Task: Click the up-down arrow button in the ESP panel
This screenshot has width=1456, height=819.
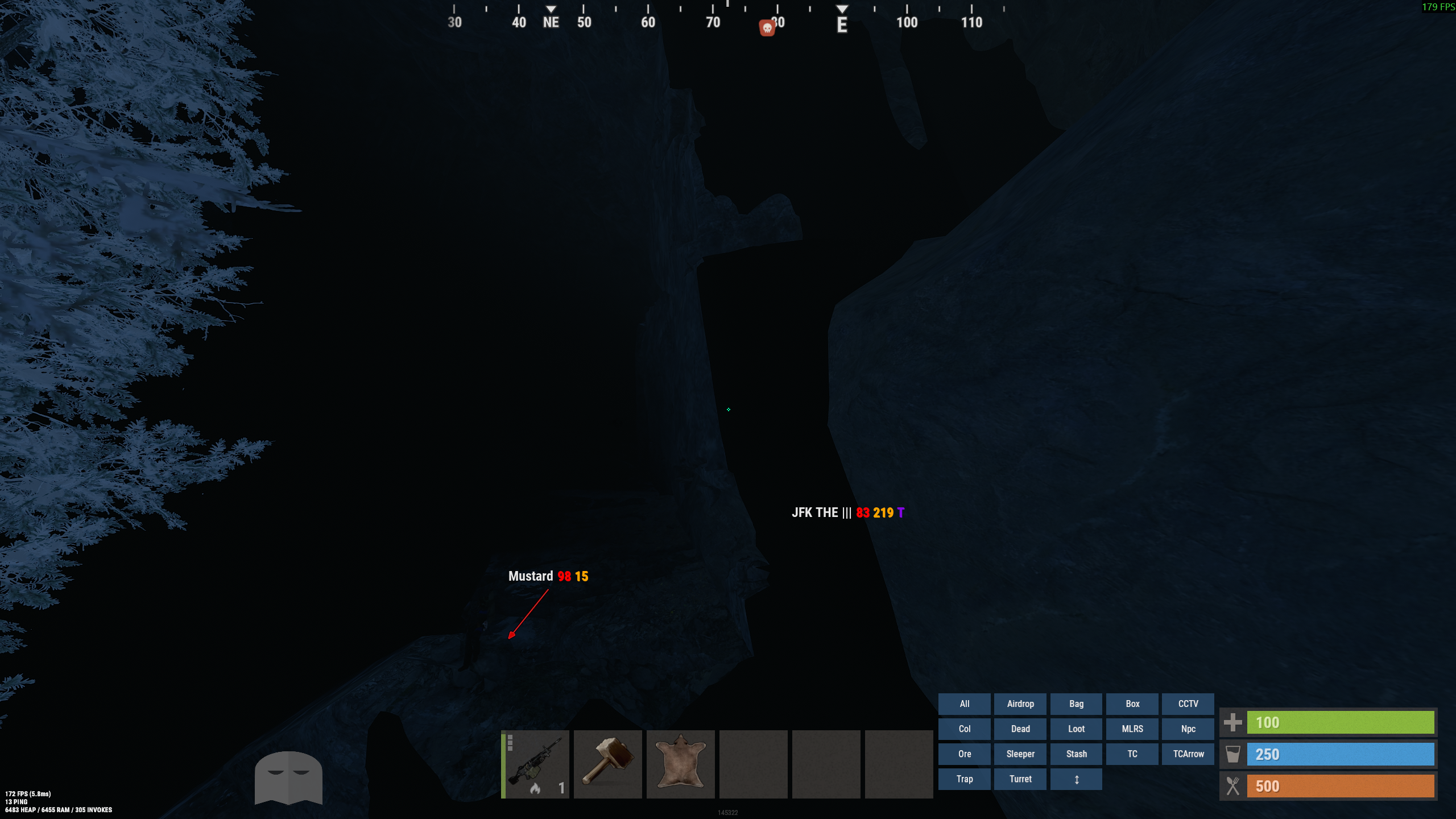Action: (1076, 779)
